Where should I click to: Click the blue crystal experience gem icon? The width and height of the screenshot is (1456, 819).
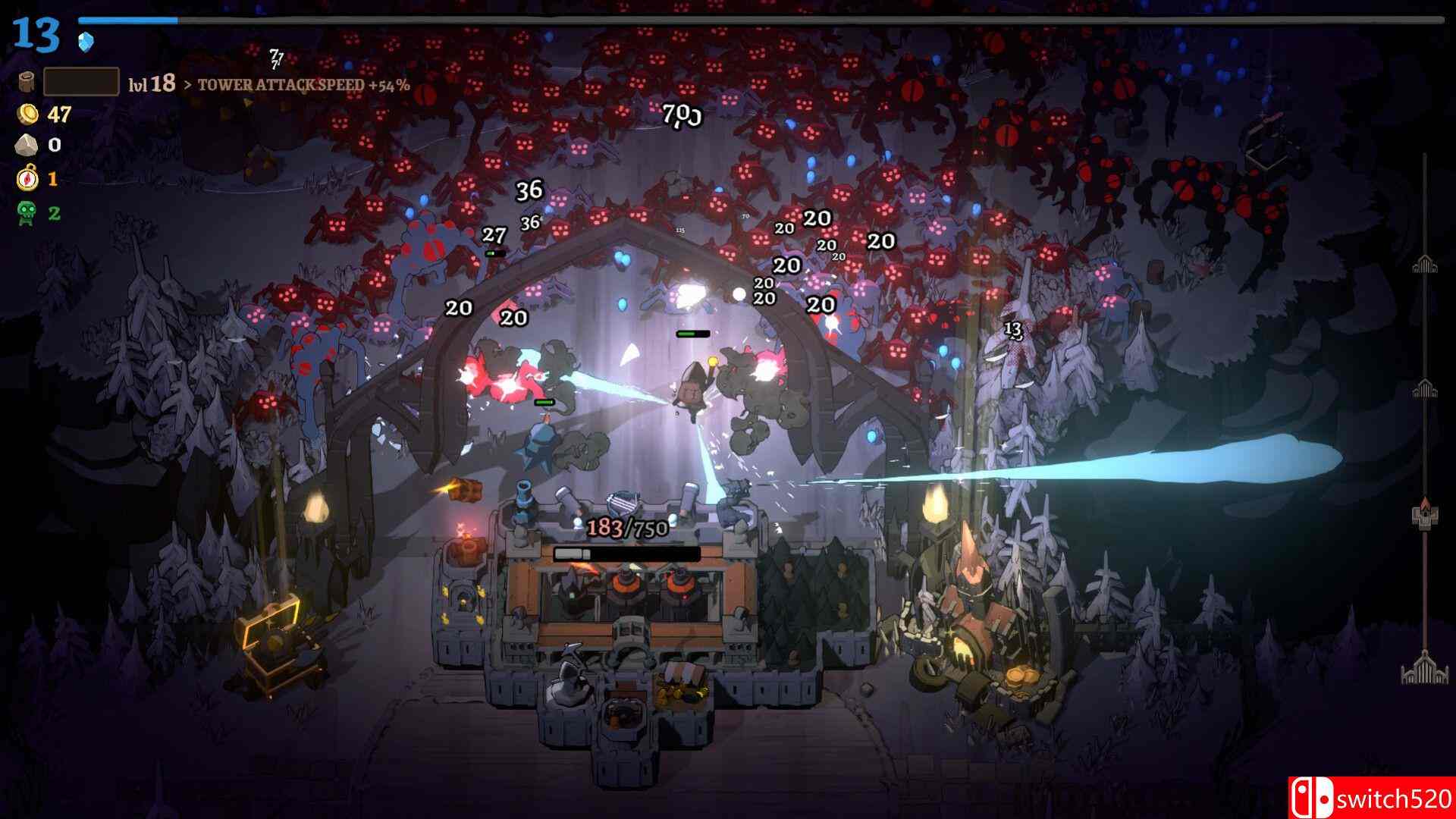click(x=86, y=42)
